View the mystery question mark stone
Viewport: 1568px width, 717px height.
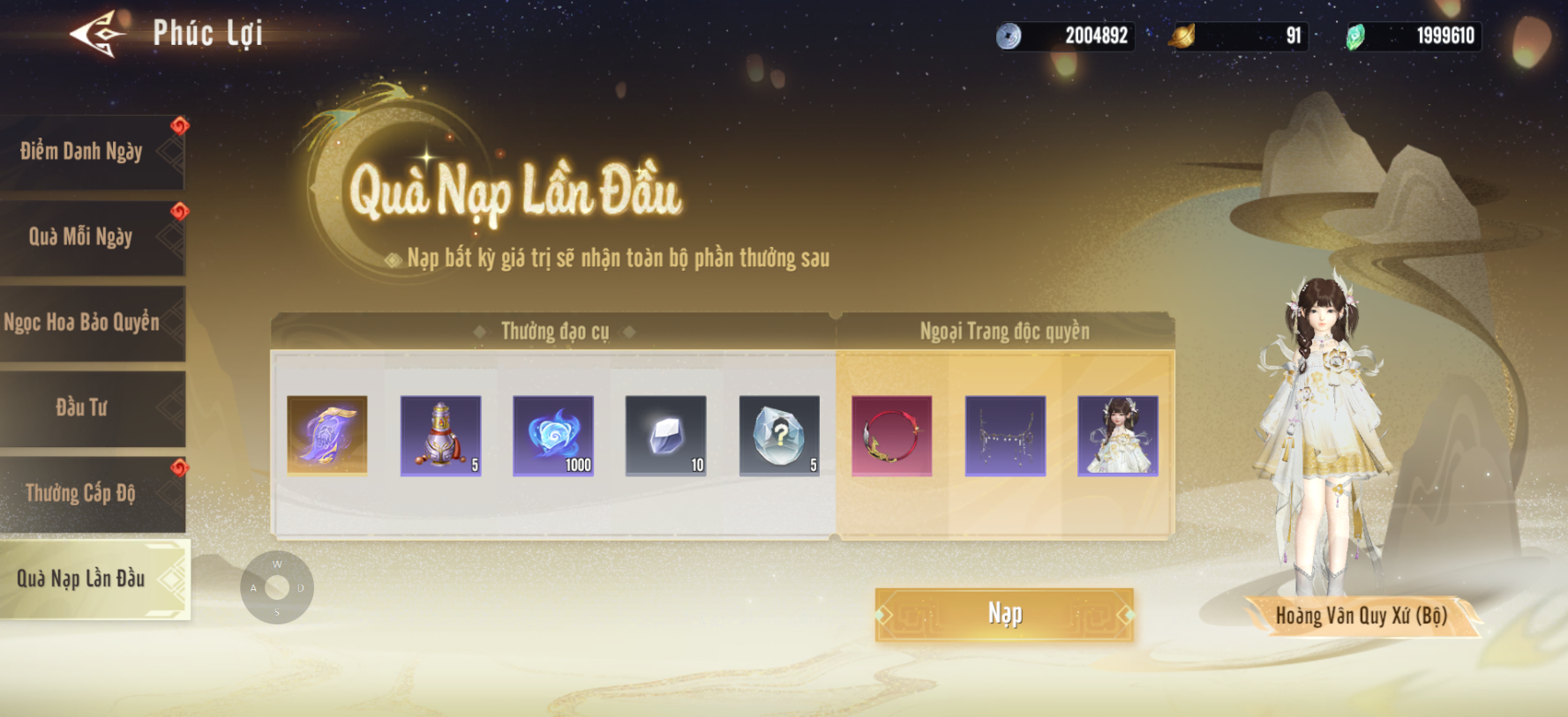click(779, 436)
